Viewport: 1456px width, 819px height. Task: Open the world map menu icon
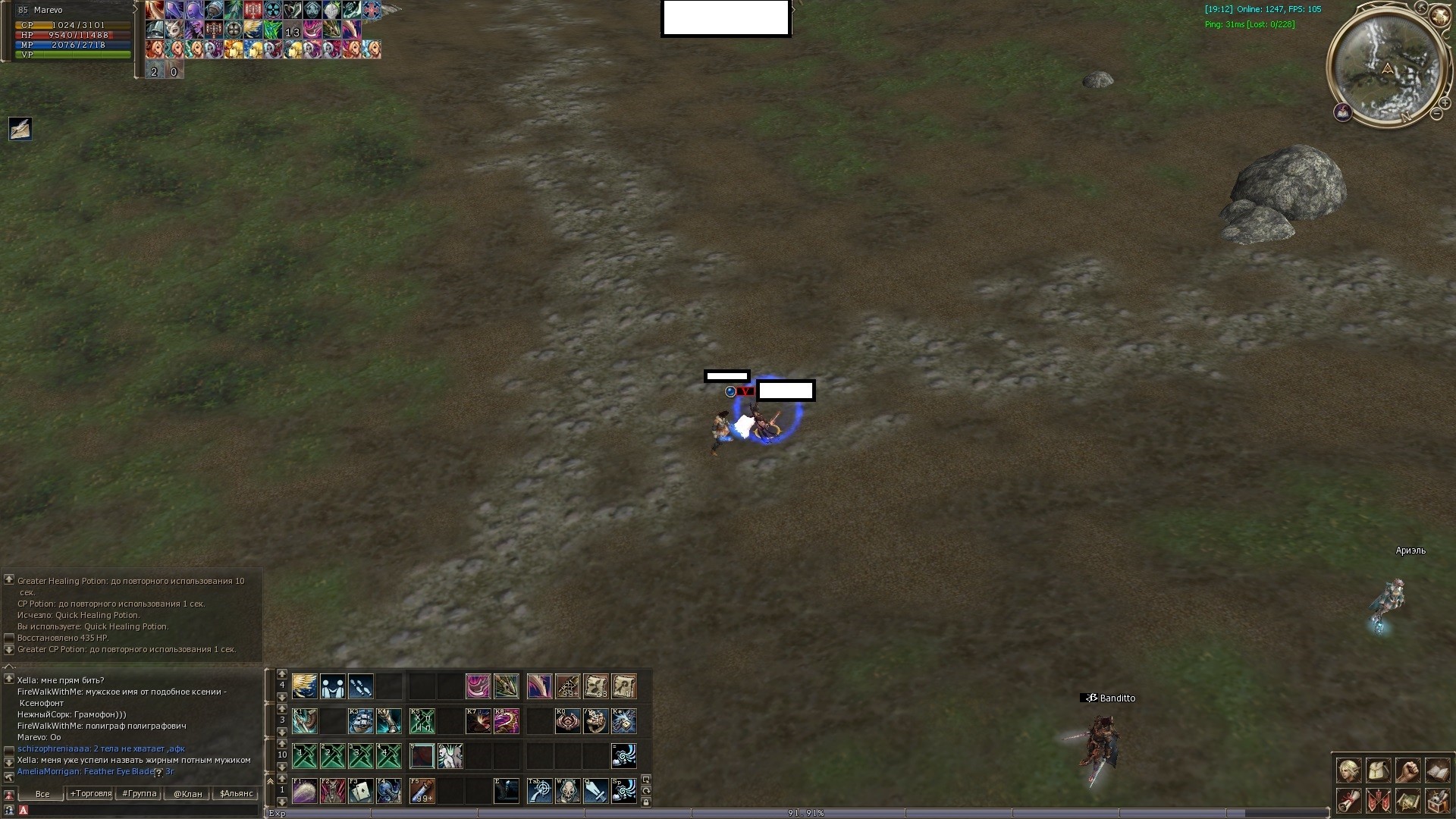[1407, 800]
